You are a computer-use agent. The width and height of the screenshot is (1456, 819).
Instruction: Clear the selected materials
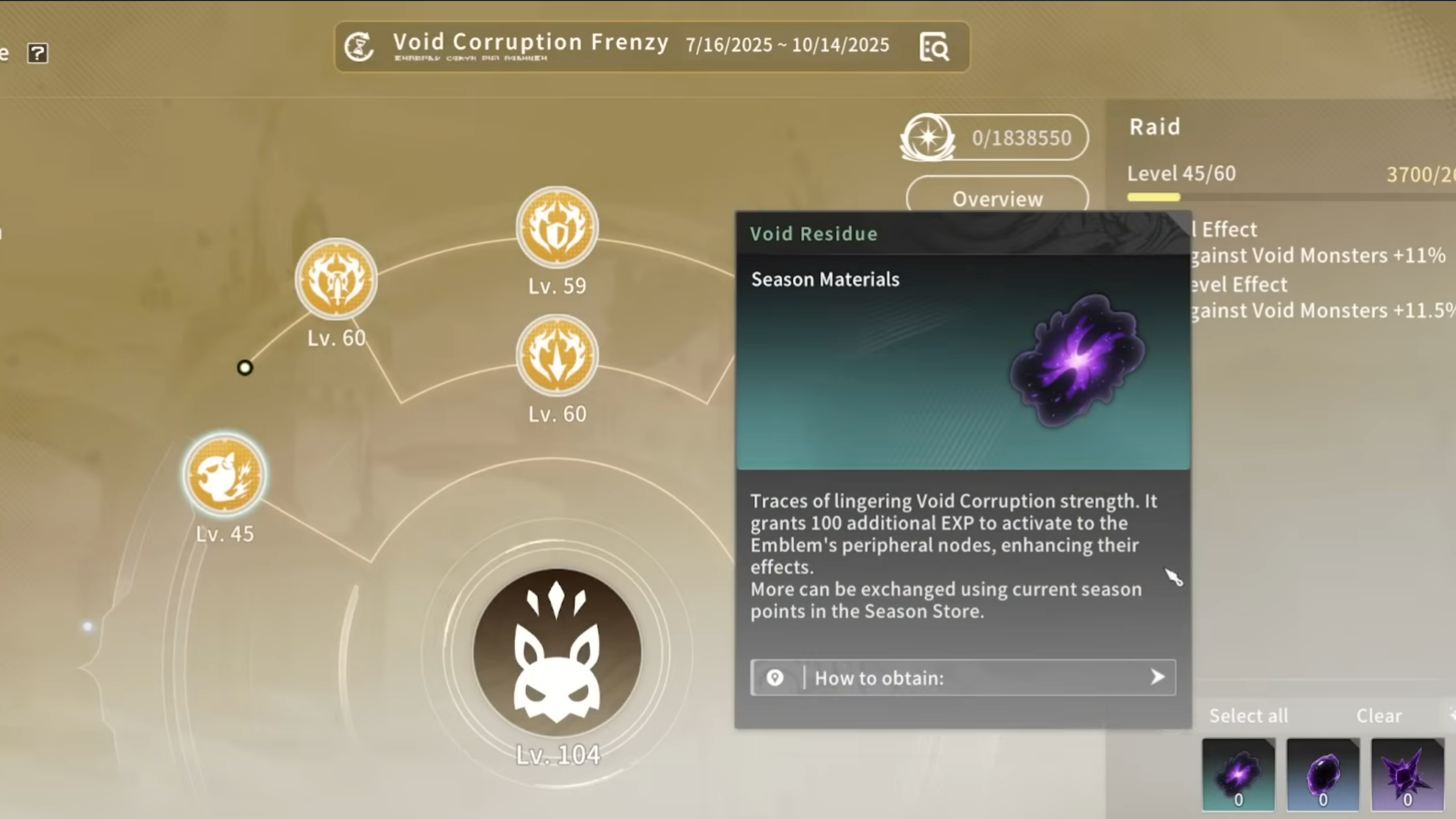(1379, 715)
